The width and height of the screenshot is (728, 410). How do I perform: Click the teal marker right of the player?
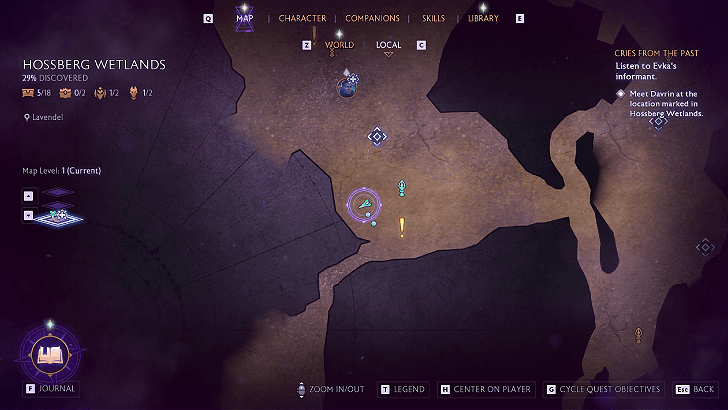(402, 187)
